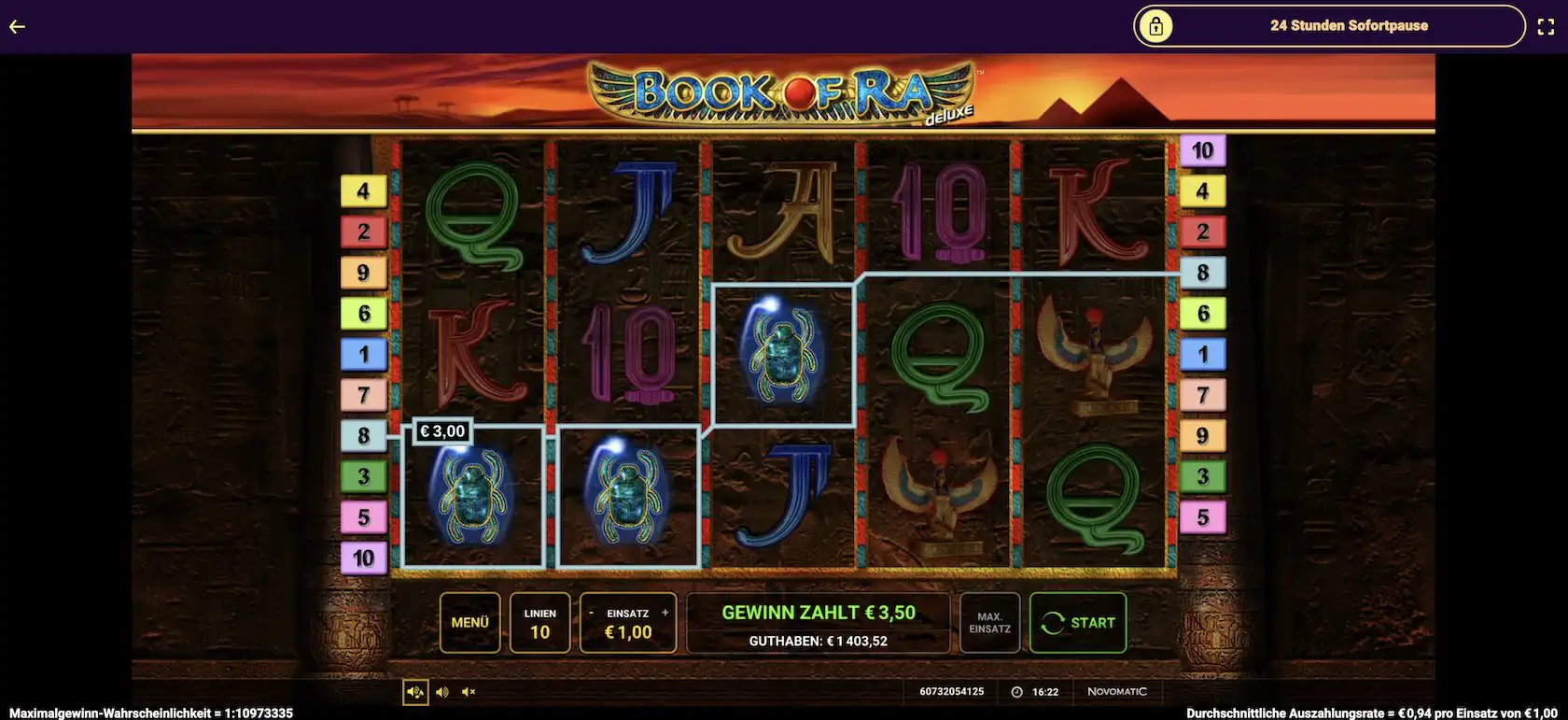1568x720 pixels.
Task: Enable 24 Stunden Sofortpause
Action: pos(1349,26)
